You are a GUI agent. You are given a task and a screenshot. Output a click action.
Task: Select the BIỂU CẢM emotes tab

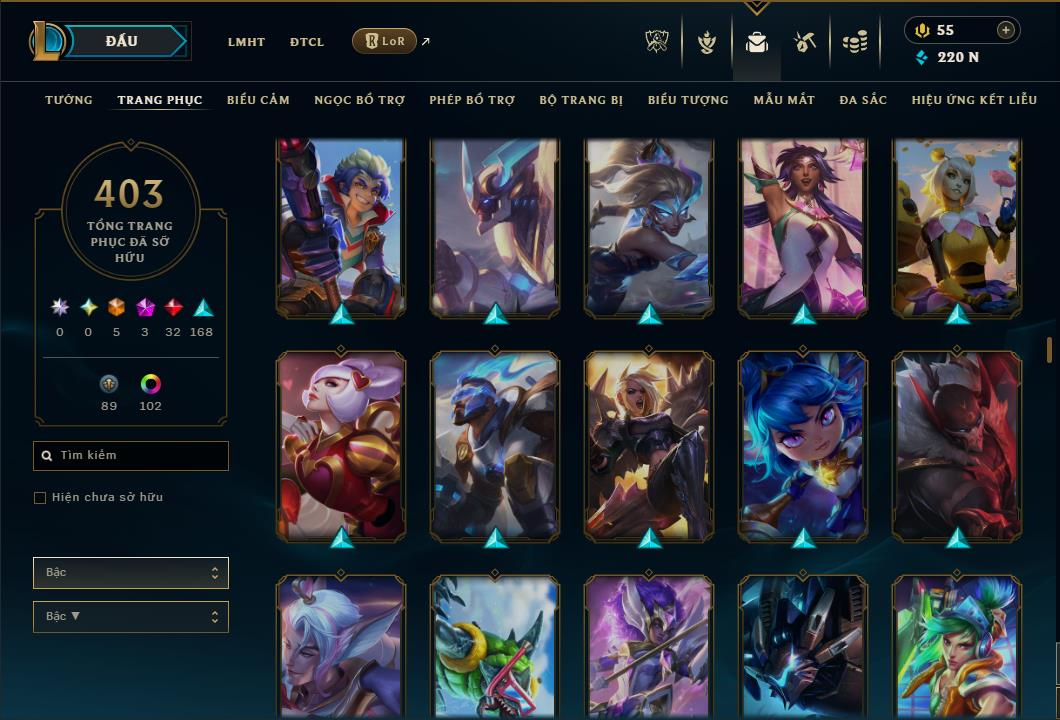[x=258, y=100]
